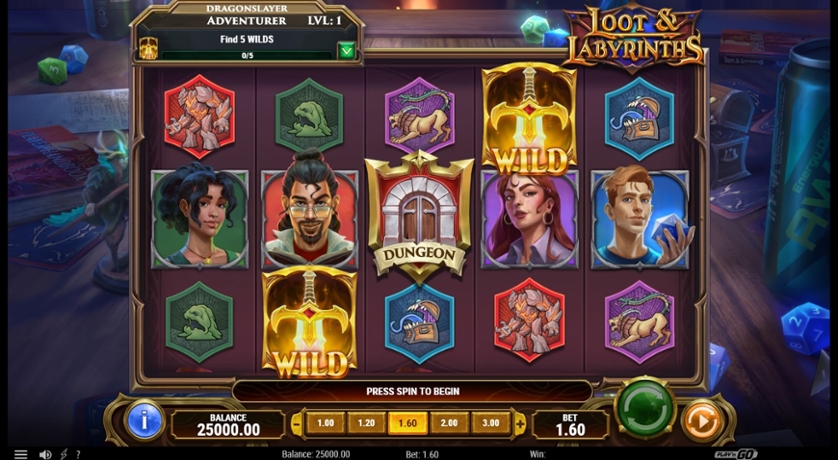
Task: Pick the 3.00 bet level
Action: tap(490, 423)
